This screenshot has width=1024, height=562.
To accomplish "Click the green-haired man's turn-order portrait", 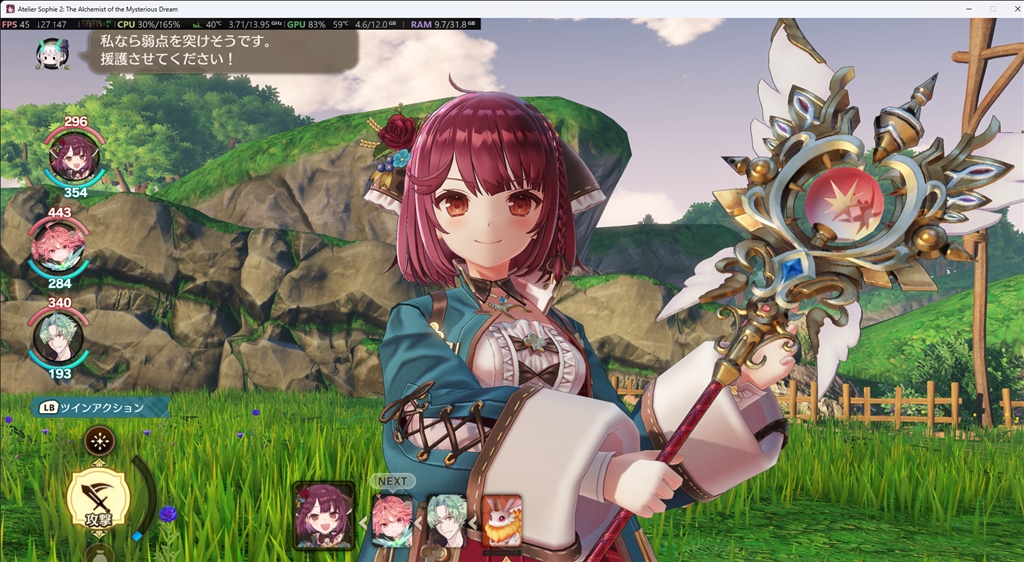I will pyautogui.click(x=446, y=520).
